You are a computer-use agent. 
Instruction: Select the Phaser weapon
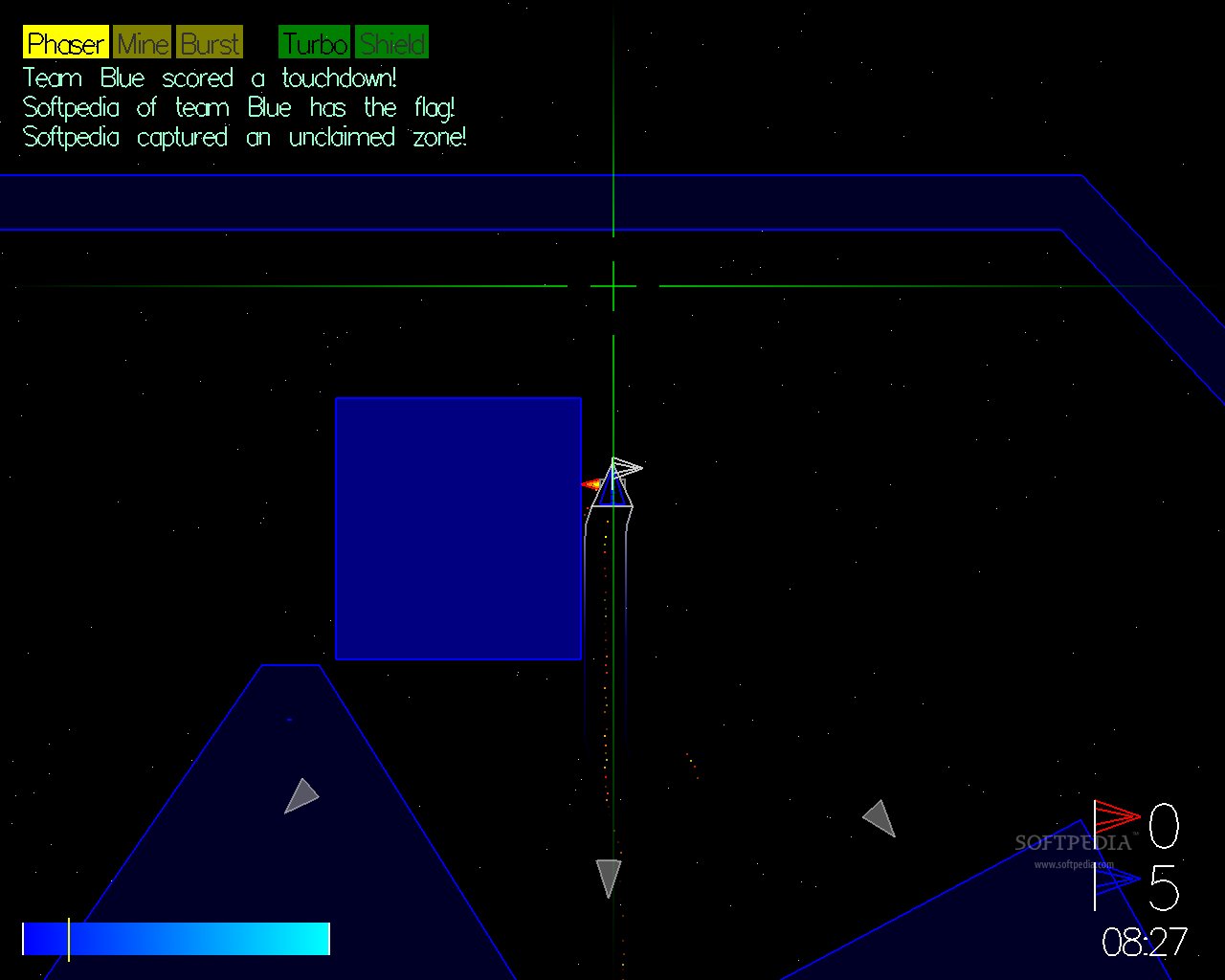point(65,43)
